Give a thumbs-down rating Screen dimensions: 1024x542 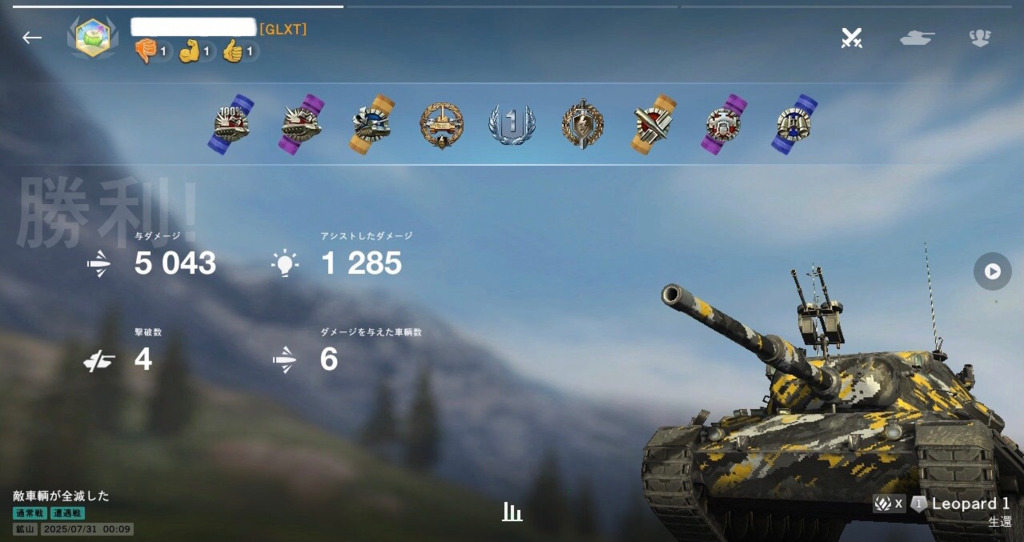146,51
